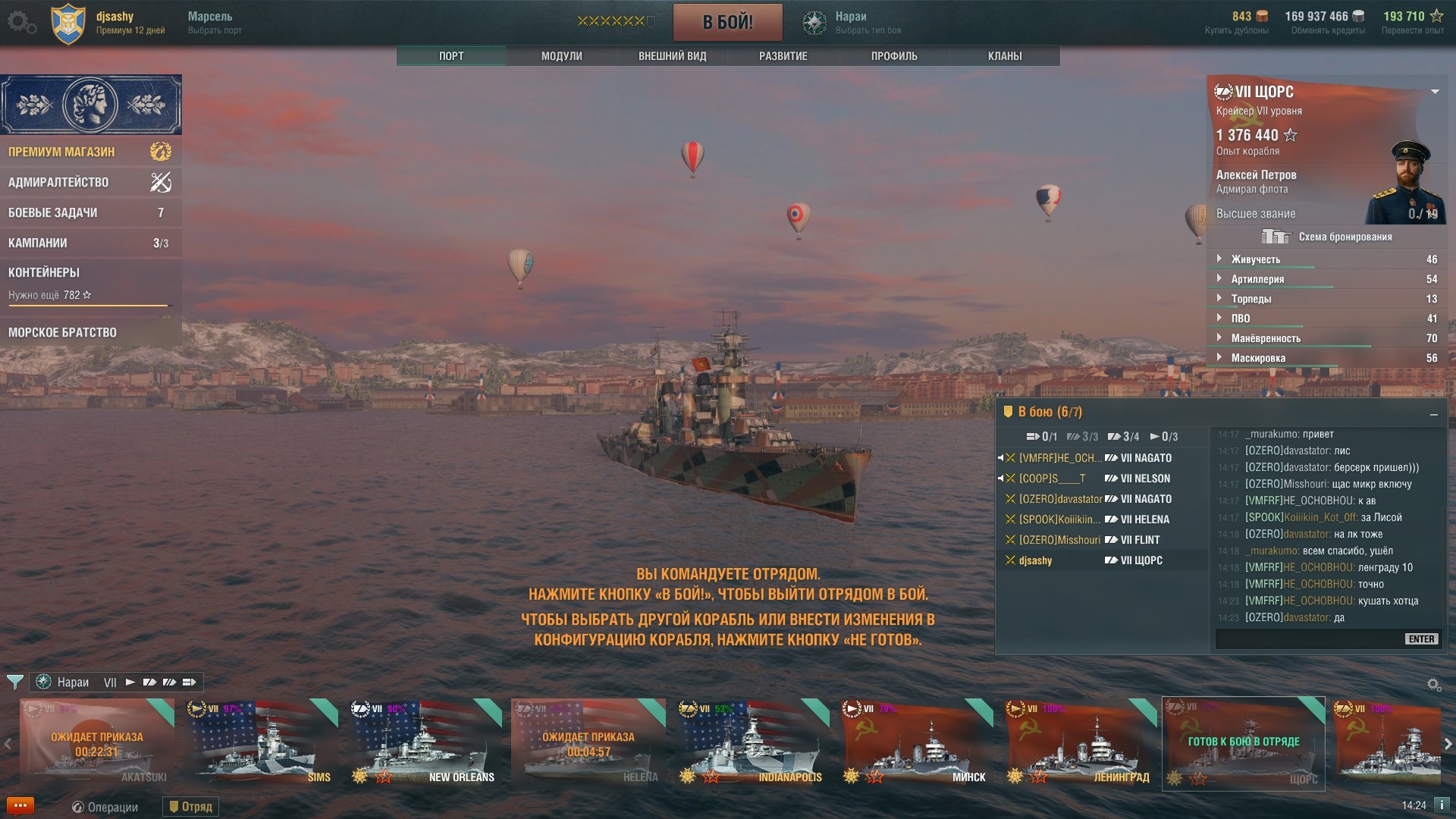
Task: Open the Отряд division button
Action: (190, 807)
